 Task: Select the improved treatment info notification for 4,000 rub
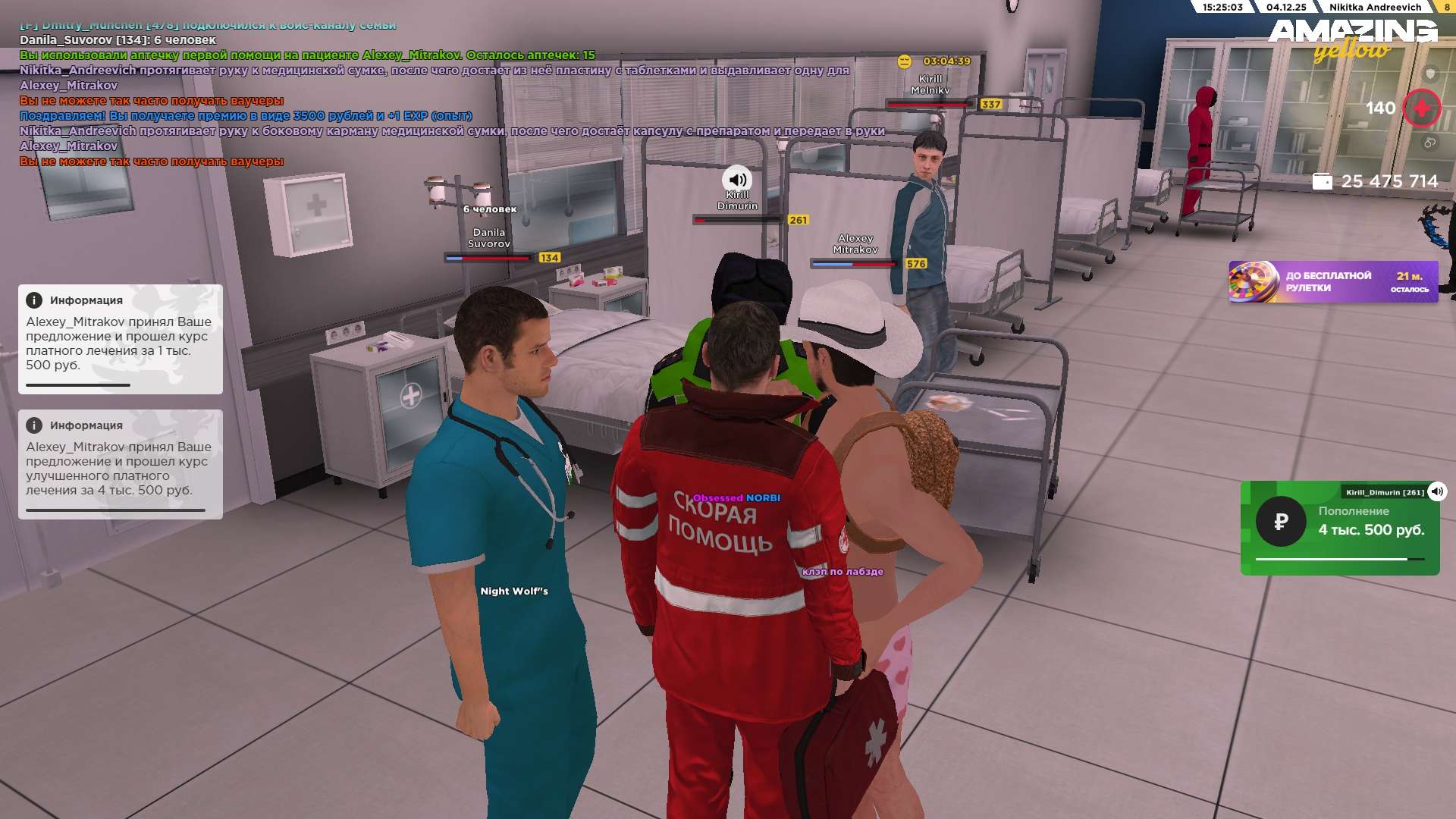pos(120,464)
